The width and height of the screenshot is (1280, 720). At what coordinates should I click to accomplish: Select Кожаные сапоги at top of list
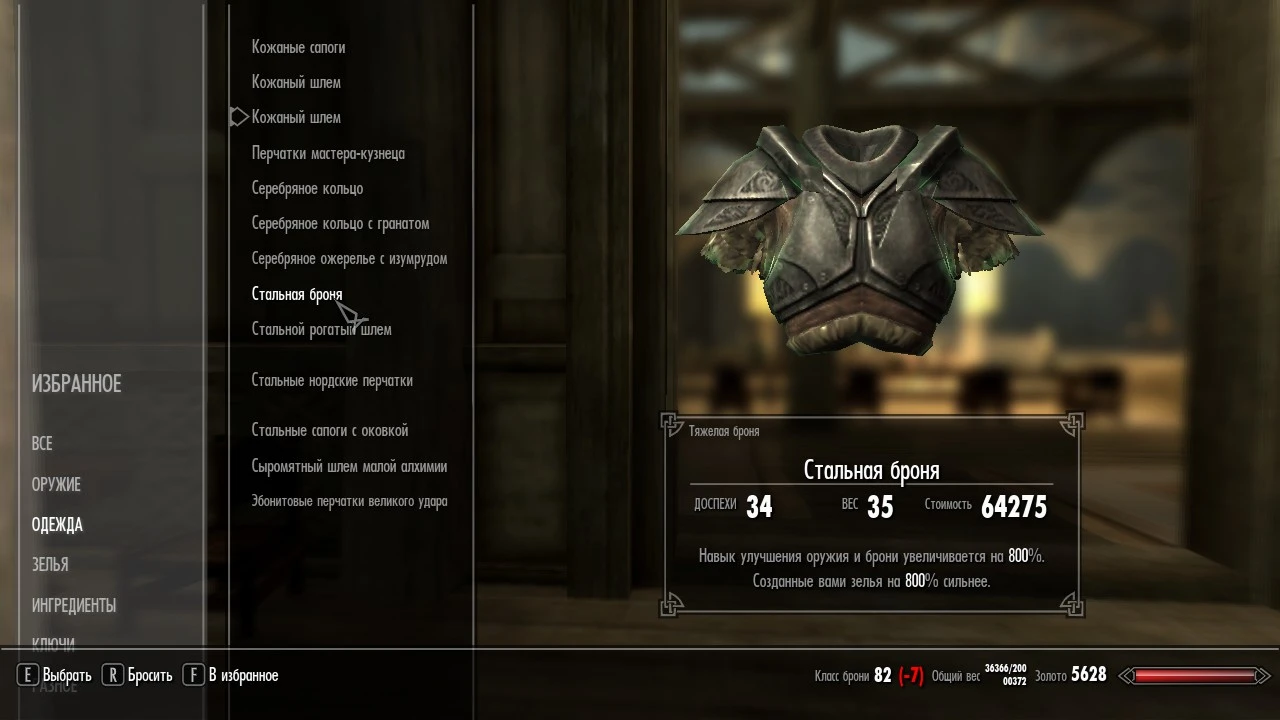tap(298, 47)
